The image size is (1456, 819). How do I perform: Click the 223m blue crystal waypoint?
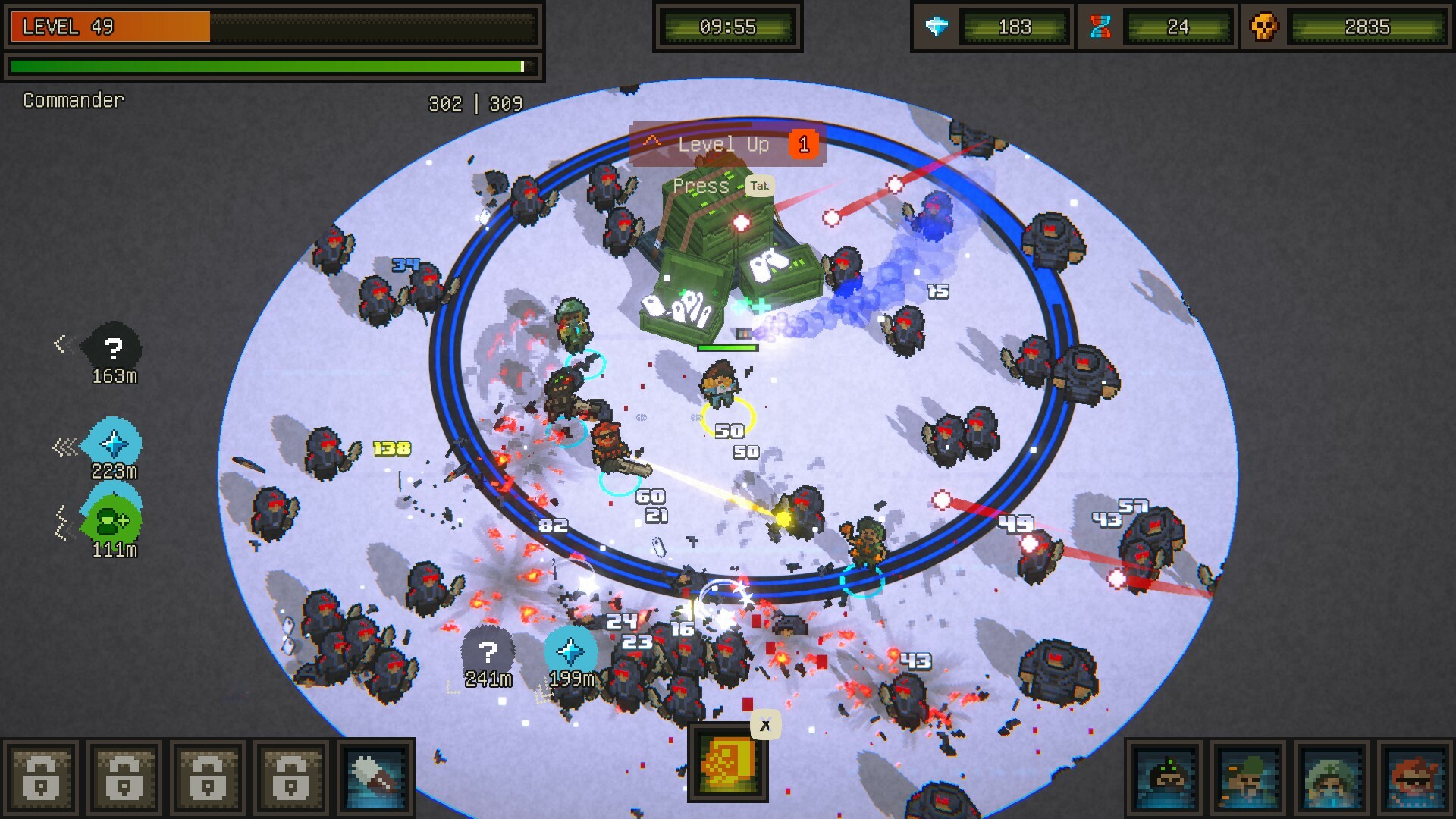point(113,443)
